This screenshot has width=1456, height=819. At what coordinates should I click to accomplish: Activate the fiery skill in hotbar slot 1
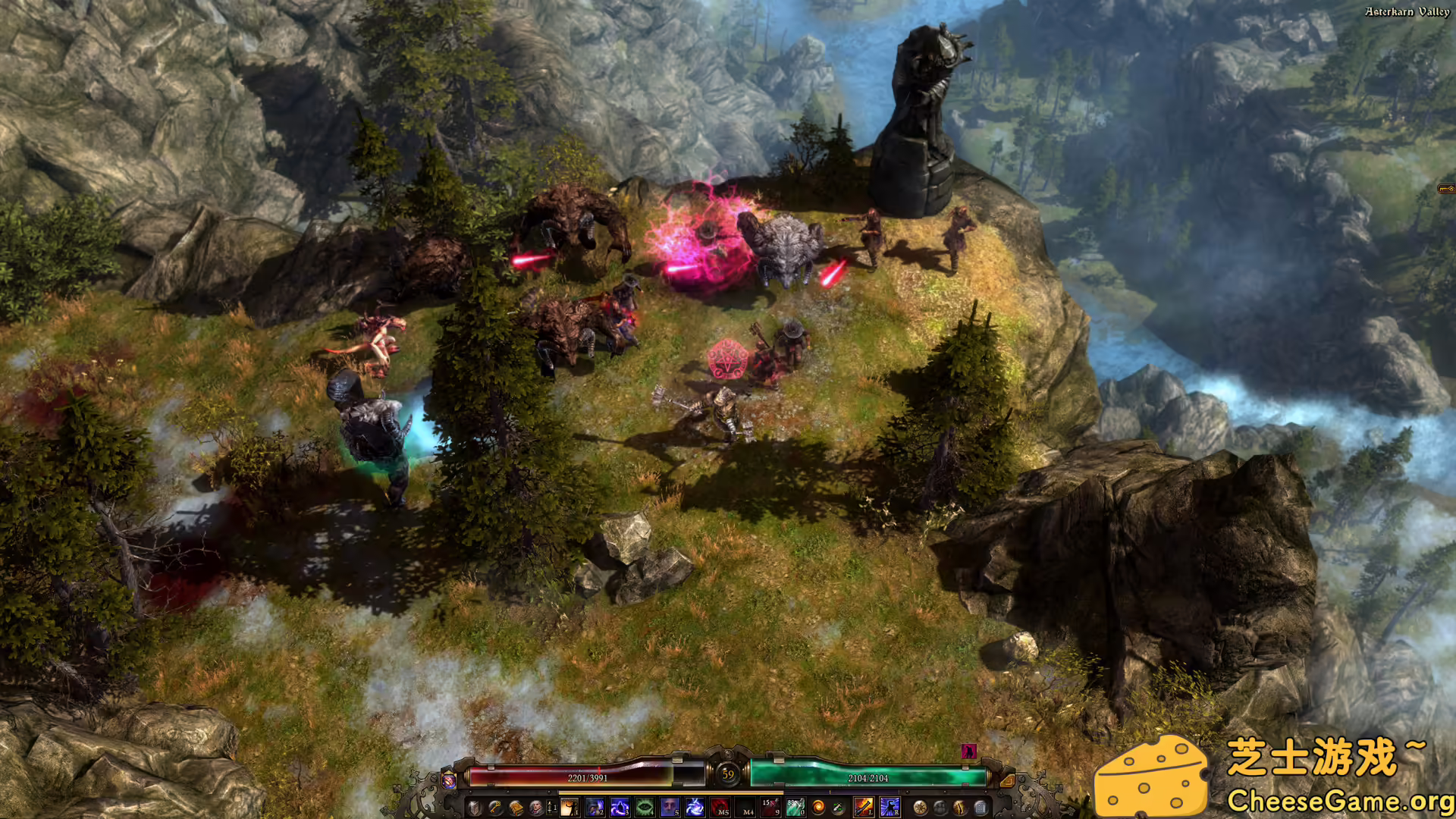[x=569, y=808]
